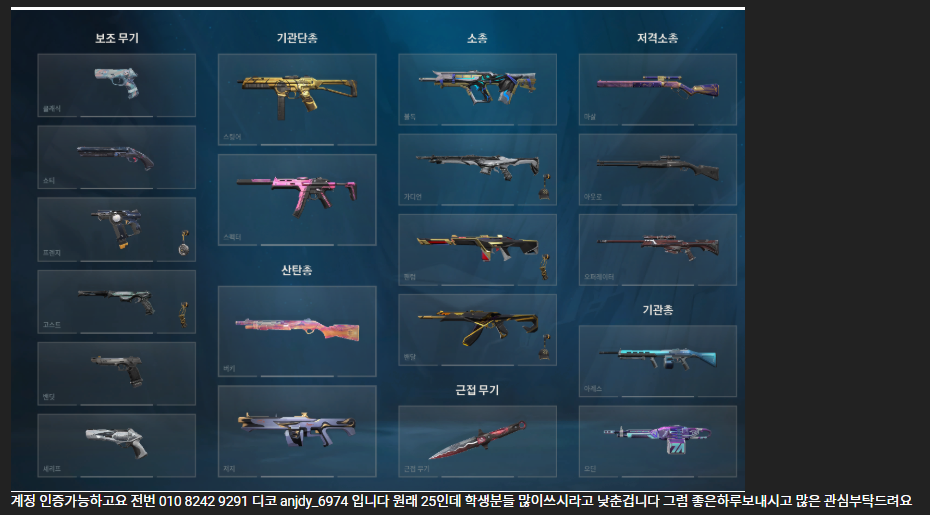The image size is (930, 515).
Task: Open the melee knife slot
Action: pos(477,440)
